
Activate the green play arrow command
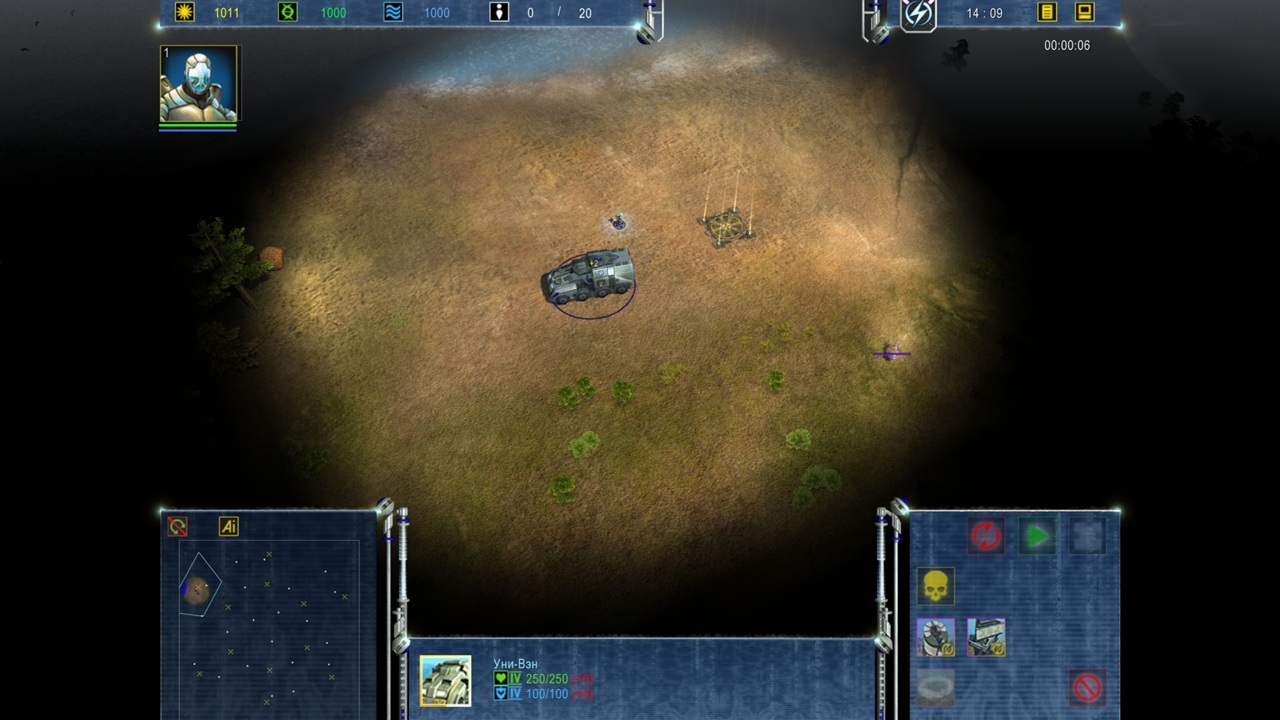pos(1037,536)
